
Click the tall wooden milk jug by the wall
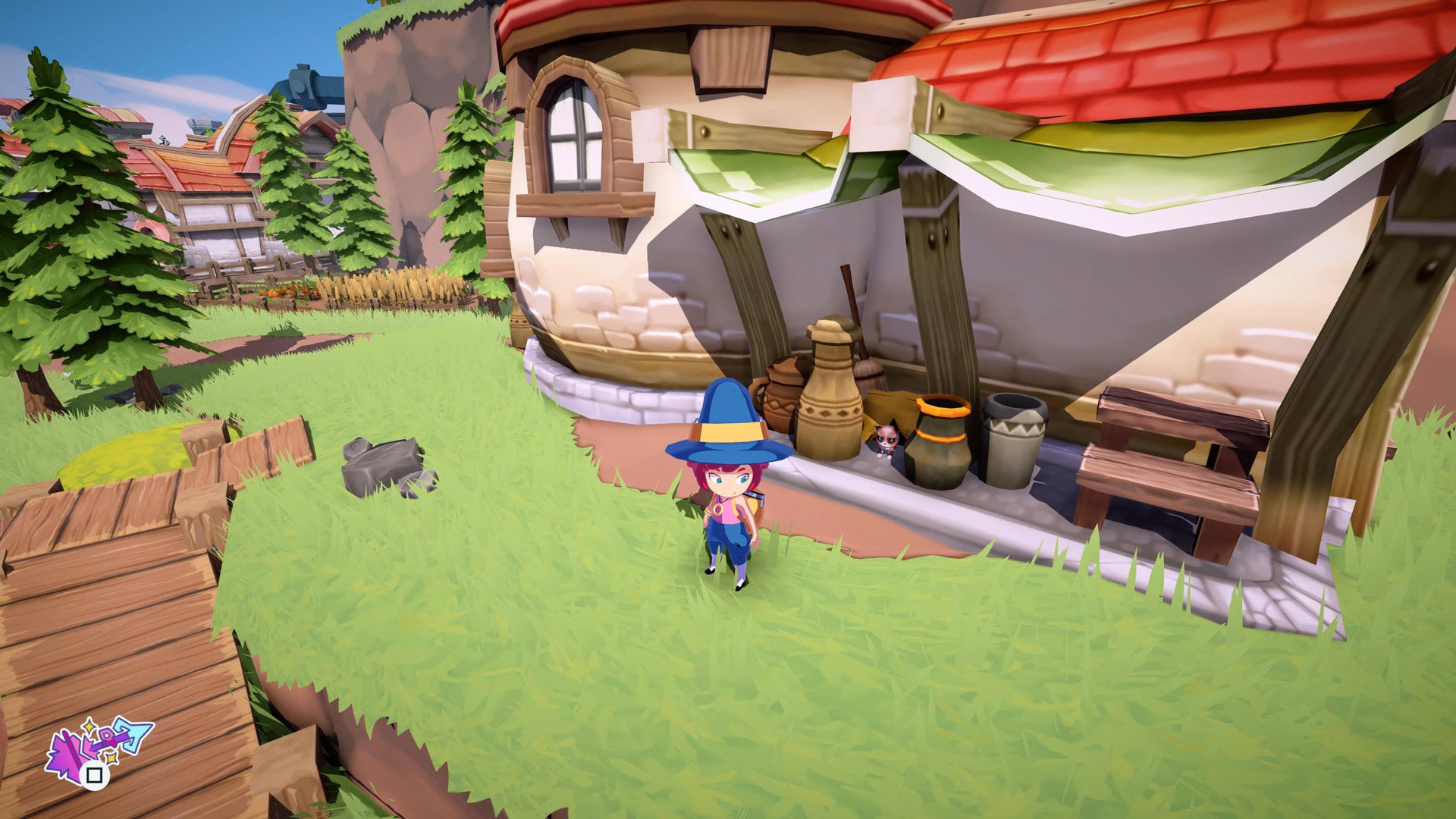pos(830,394)
